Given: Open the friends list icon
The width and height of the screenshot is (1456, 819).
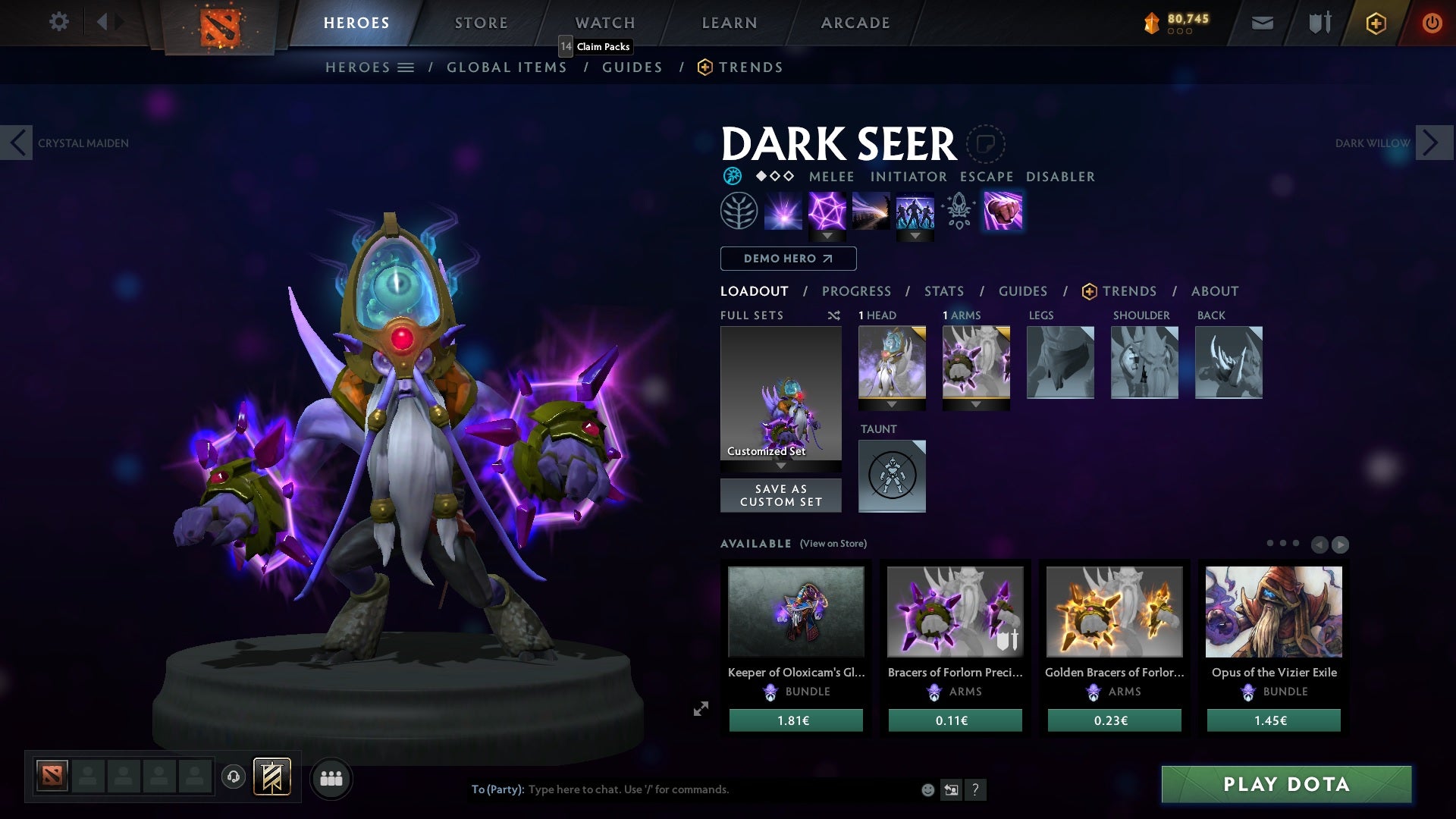Looking at the screenshot, I should (331, 778).
